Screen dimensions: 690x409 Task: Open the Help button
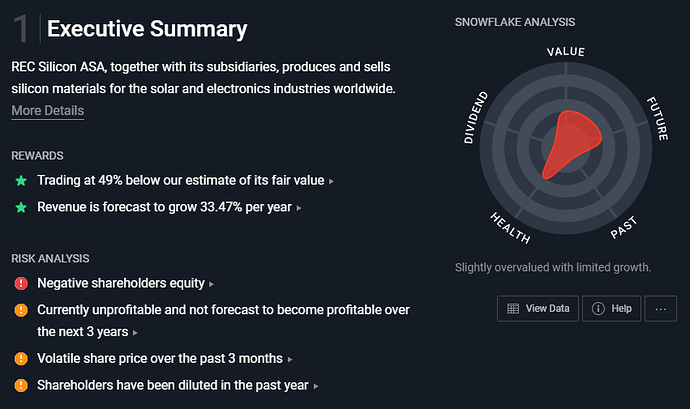coord(611,309)
